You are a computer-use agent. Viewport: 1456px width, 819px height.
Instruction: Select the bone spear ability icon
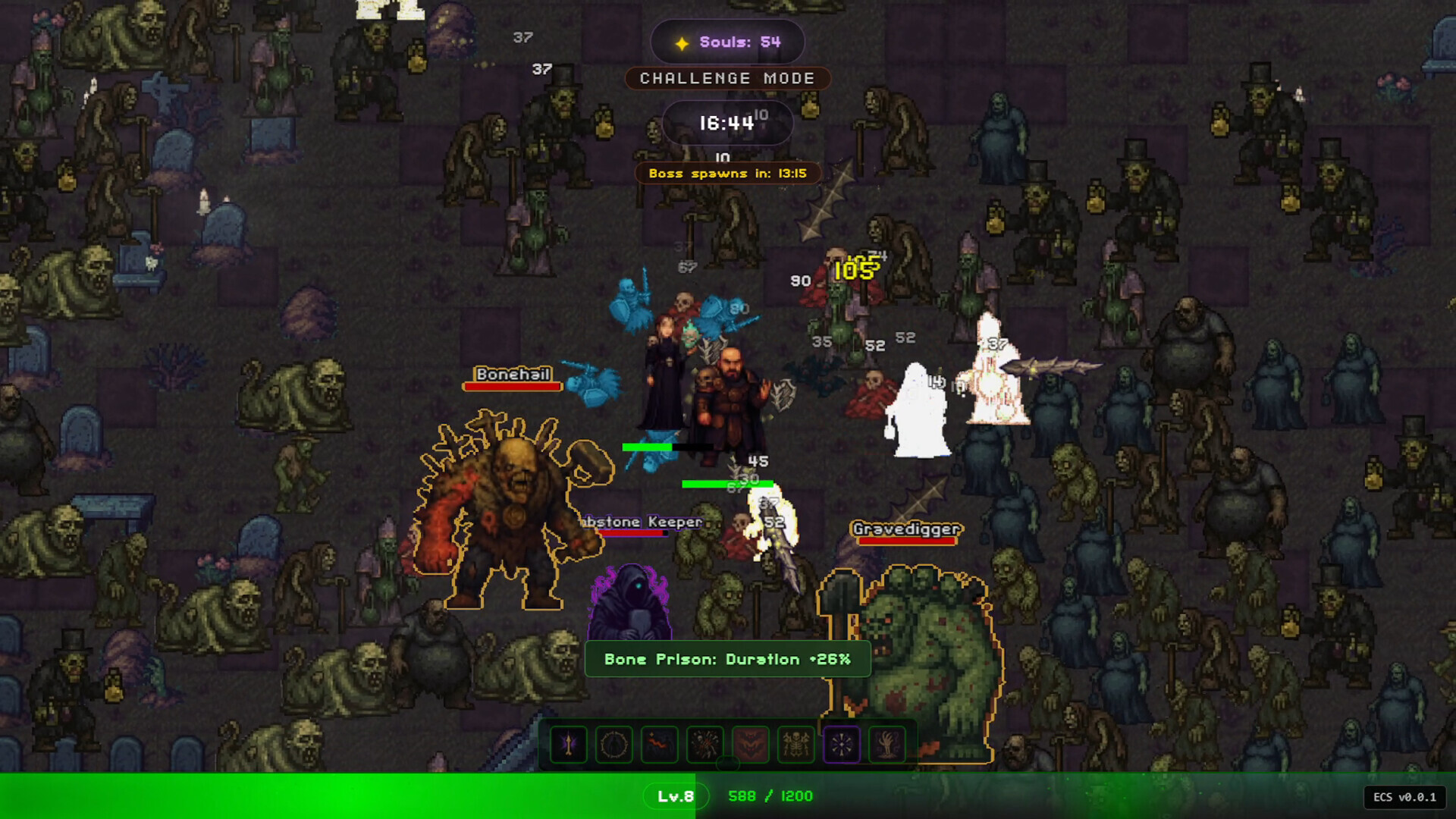pos(569,745)
